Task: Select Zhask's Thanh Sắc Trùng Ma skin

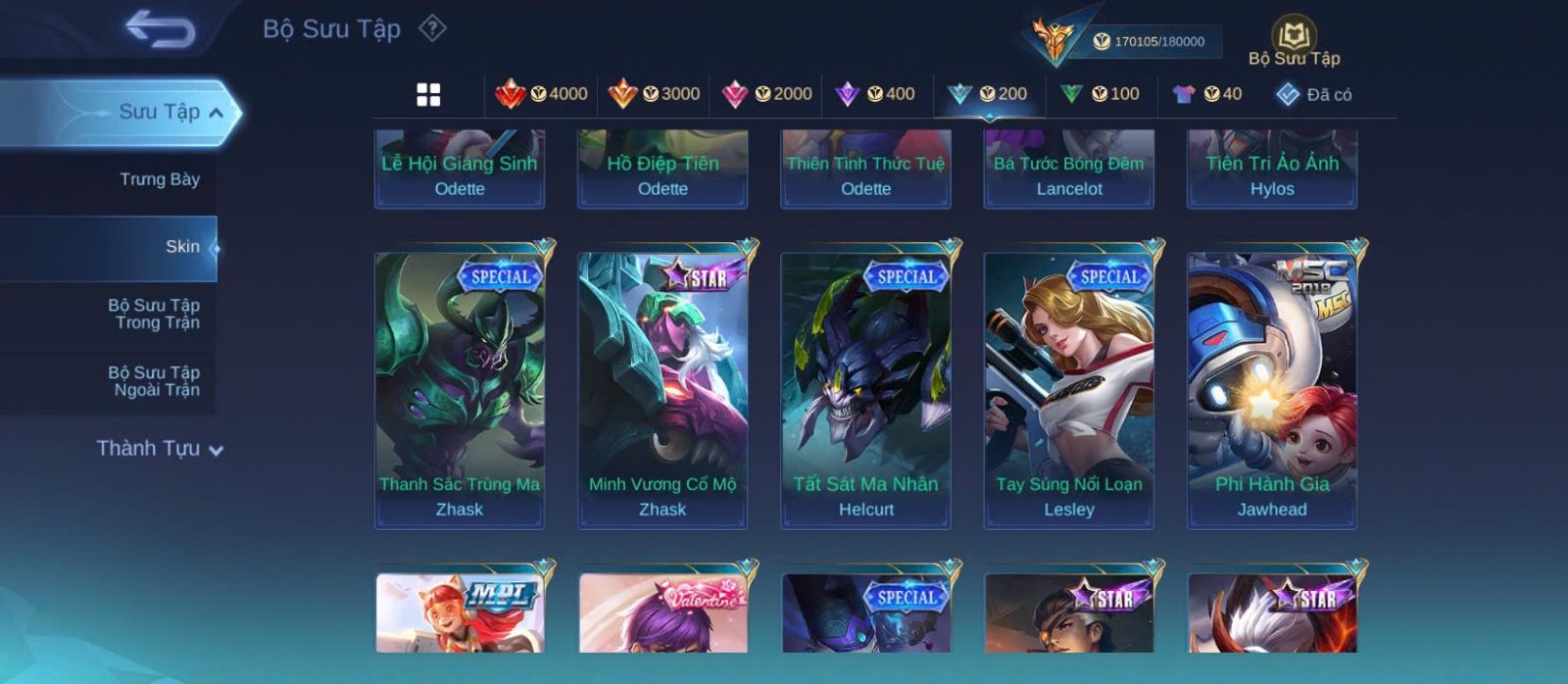Action: (460, 390)
